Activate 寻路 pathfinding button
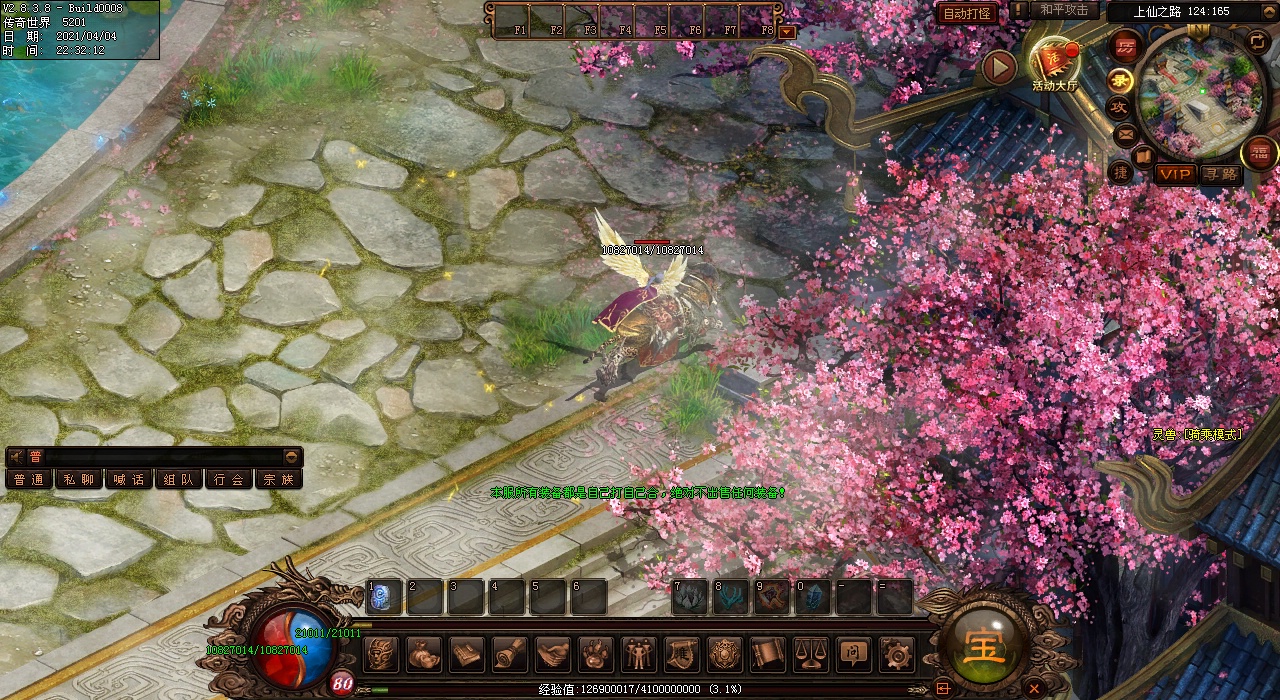This screenshot has height=700, width=1280. click(x=1220, y=175)
